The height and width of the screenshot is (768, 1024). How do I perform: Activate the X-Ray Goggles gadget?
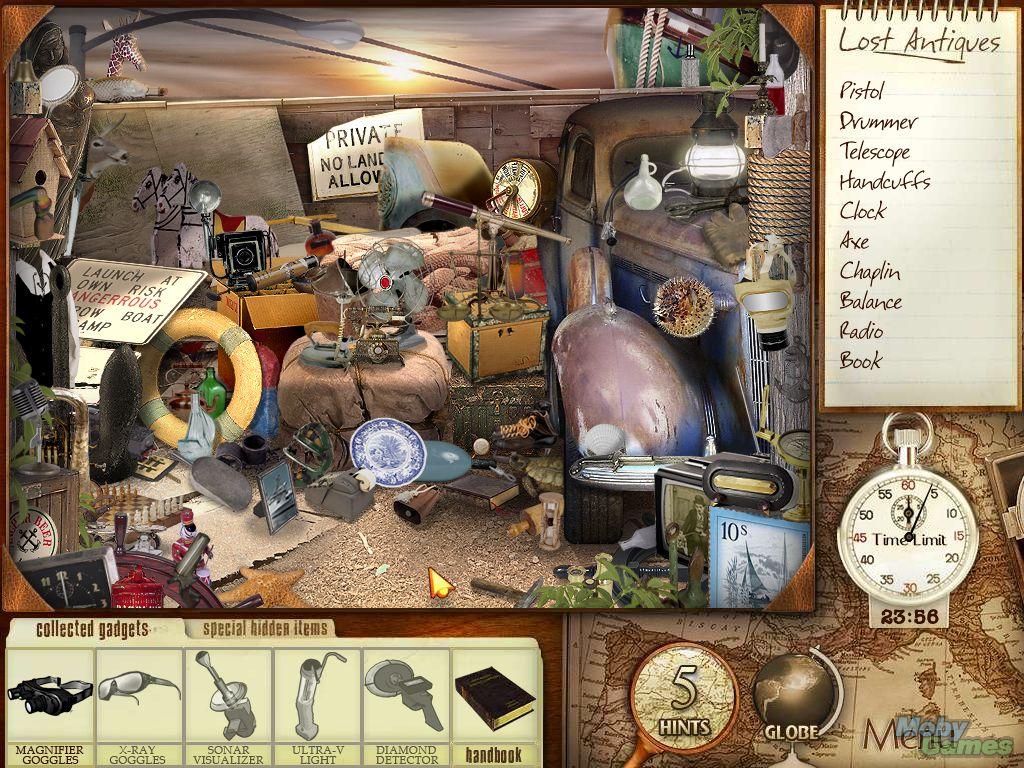click(139, 698)
